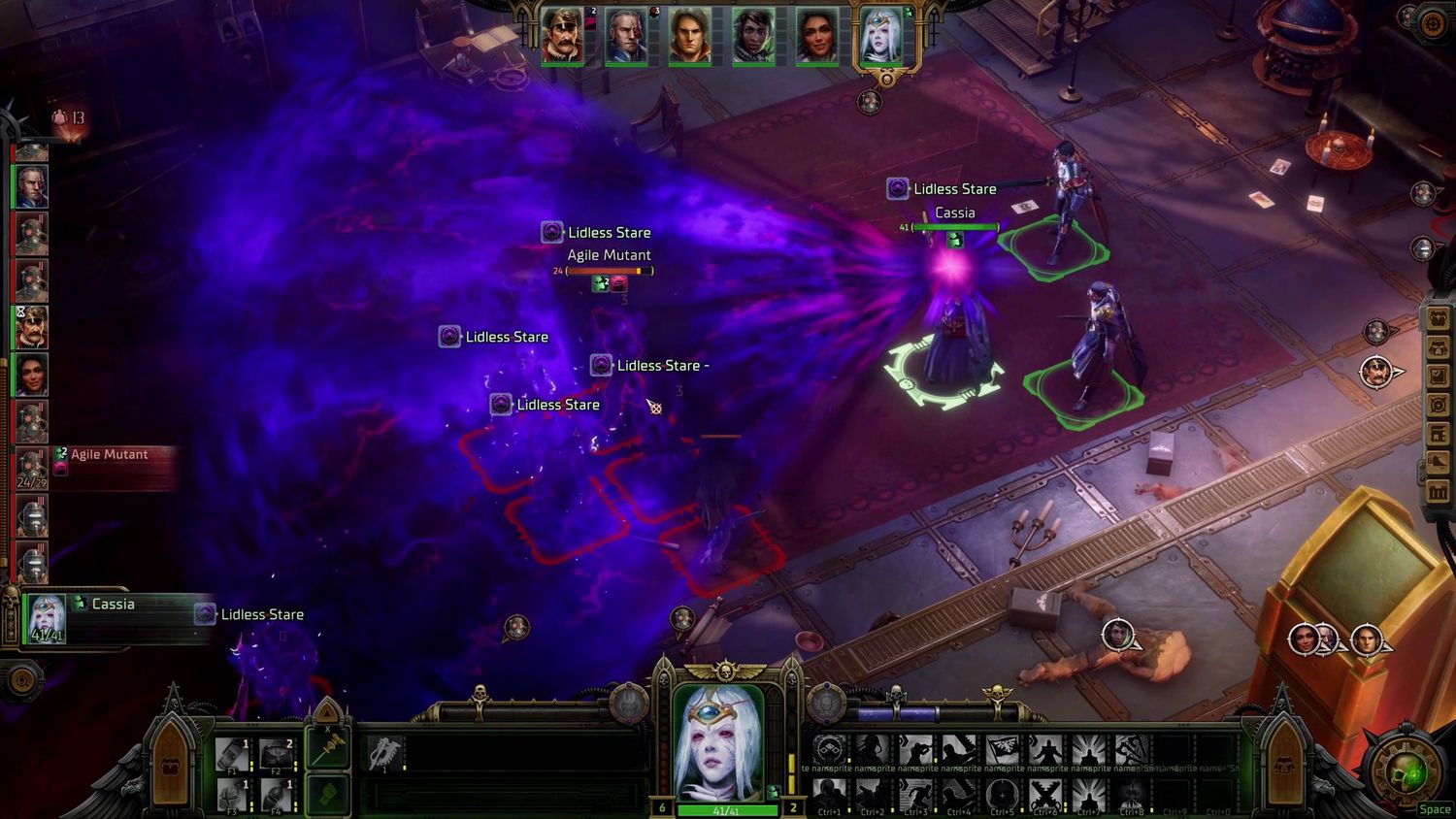The height and width of the screenshot is (819, 1456).
Task: Use the F1 quick item slot
Action: (233, 755)
